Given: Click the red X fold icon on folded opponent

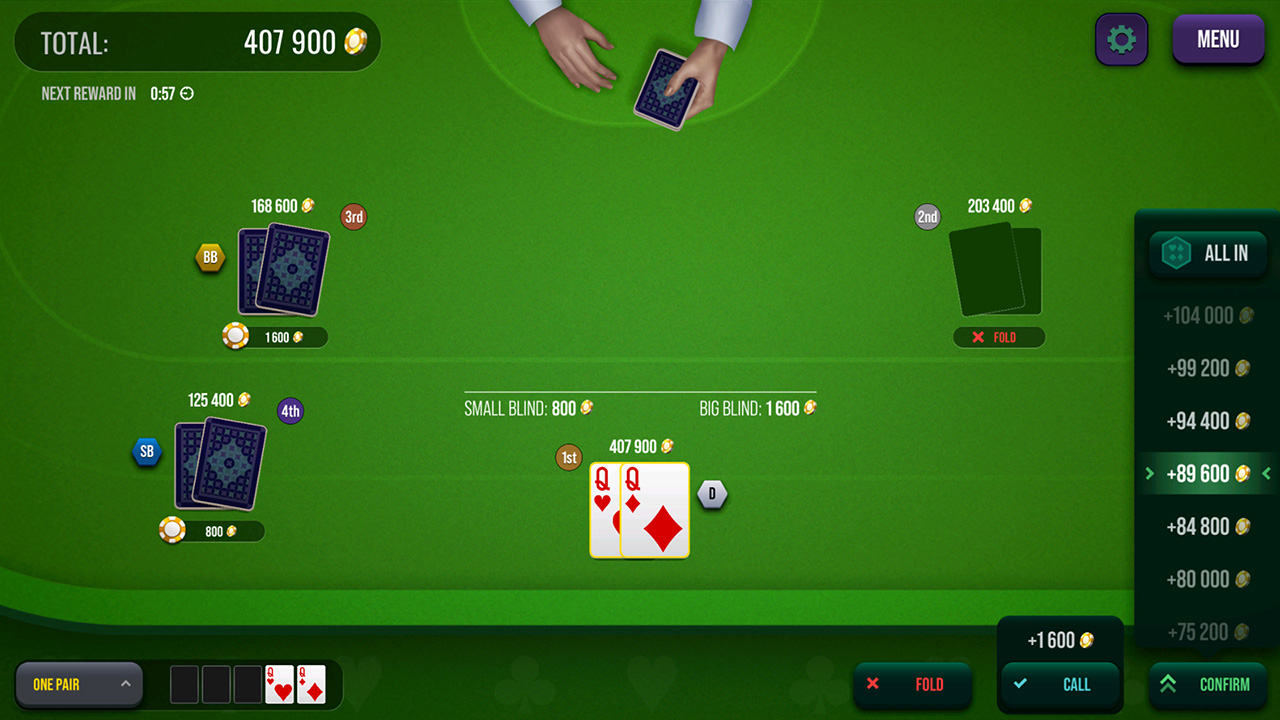Looking at the screenshot, I should (978, 337).
